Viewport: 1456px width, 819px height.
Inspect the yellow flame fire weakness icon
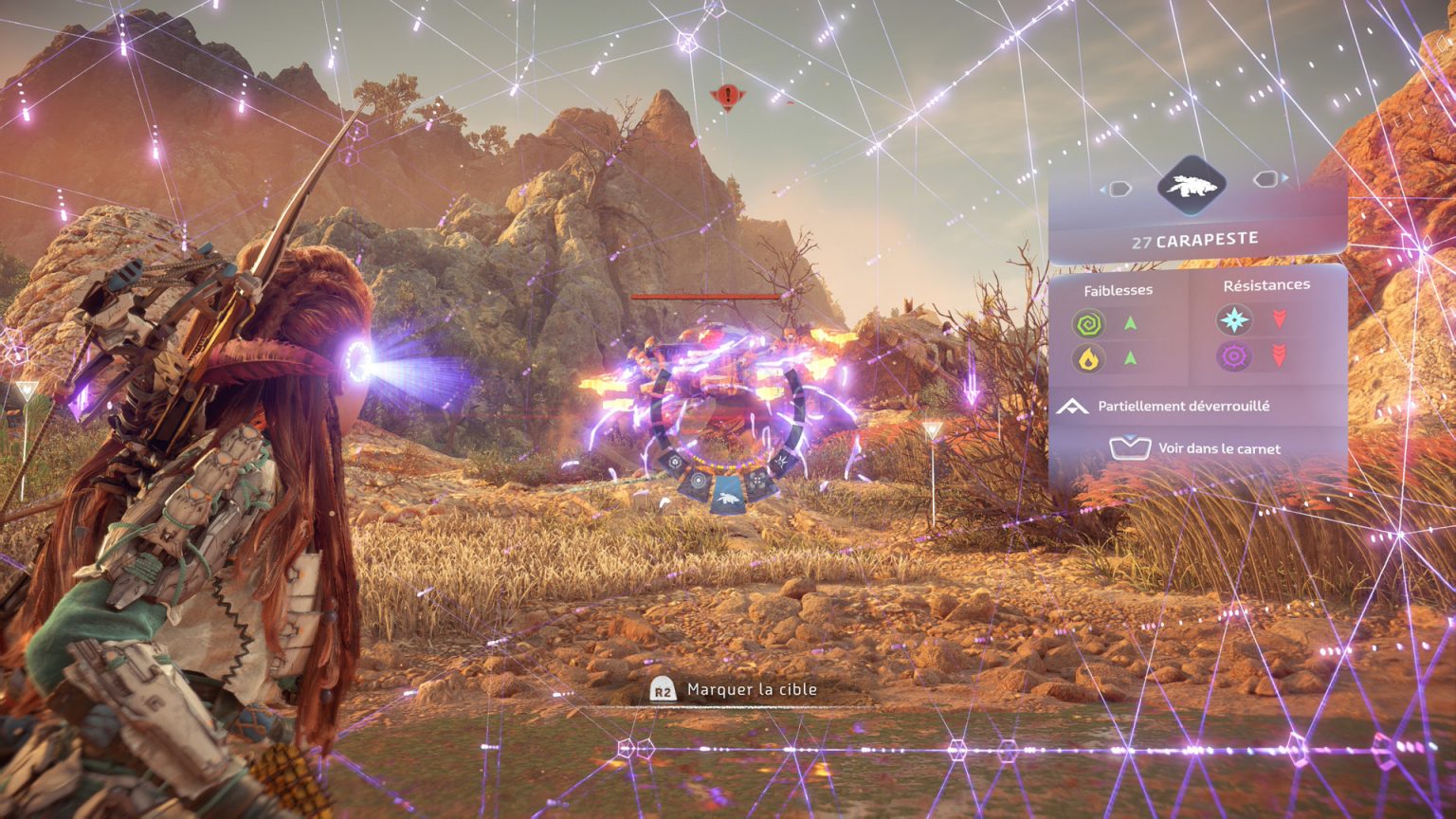[1089, 359]
